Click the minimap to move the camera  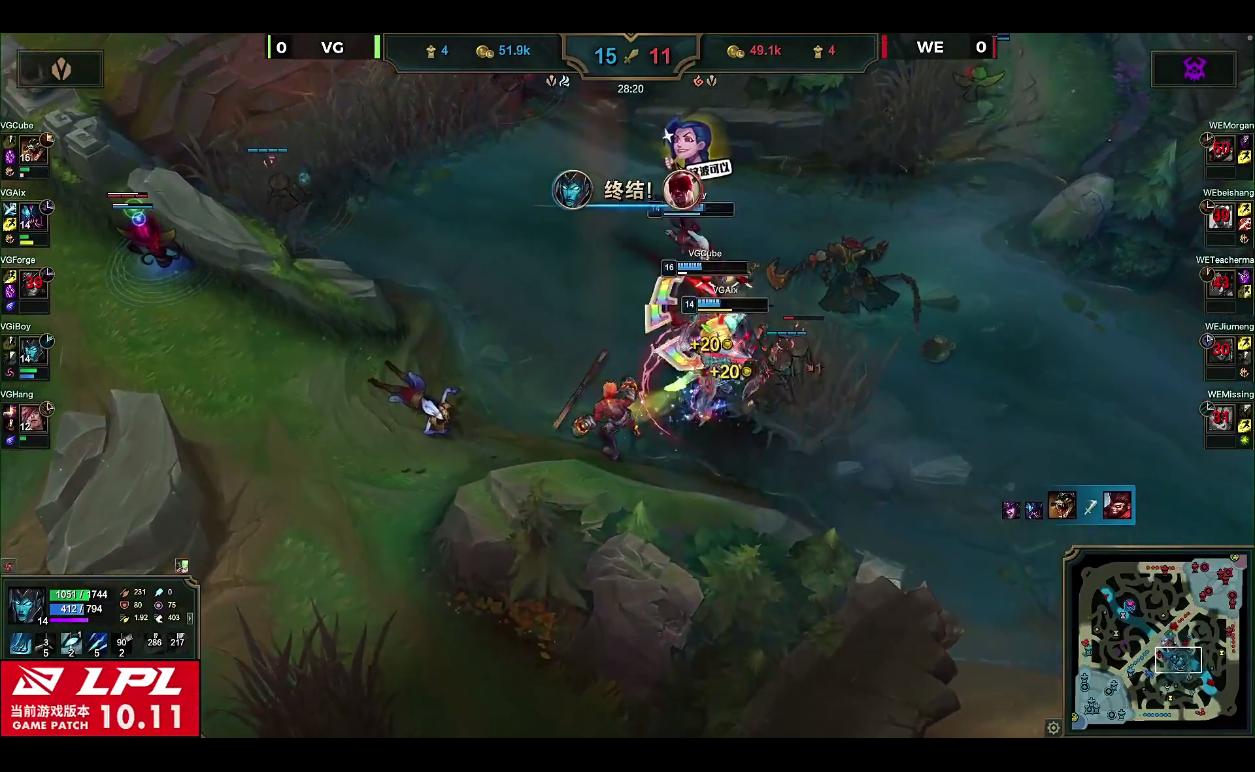1158,640
